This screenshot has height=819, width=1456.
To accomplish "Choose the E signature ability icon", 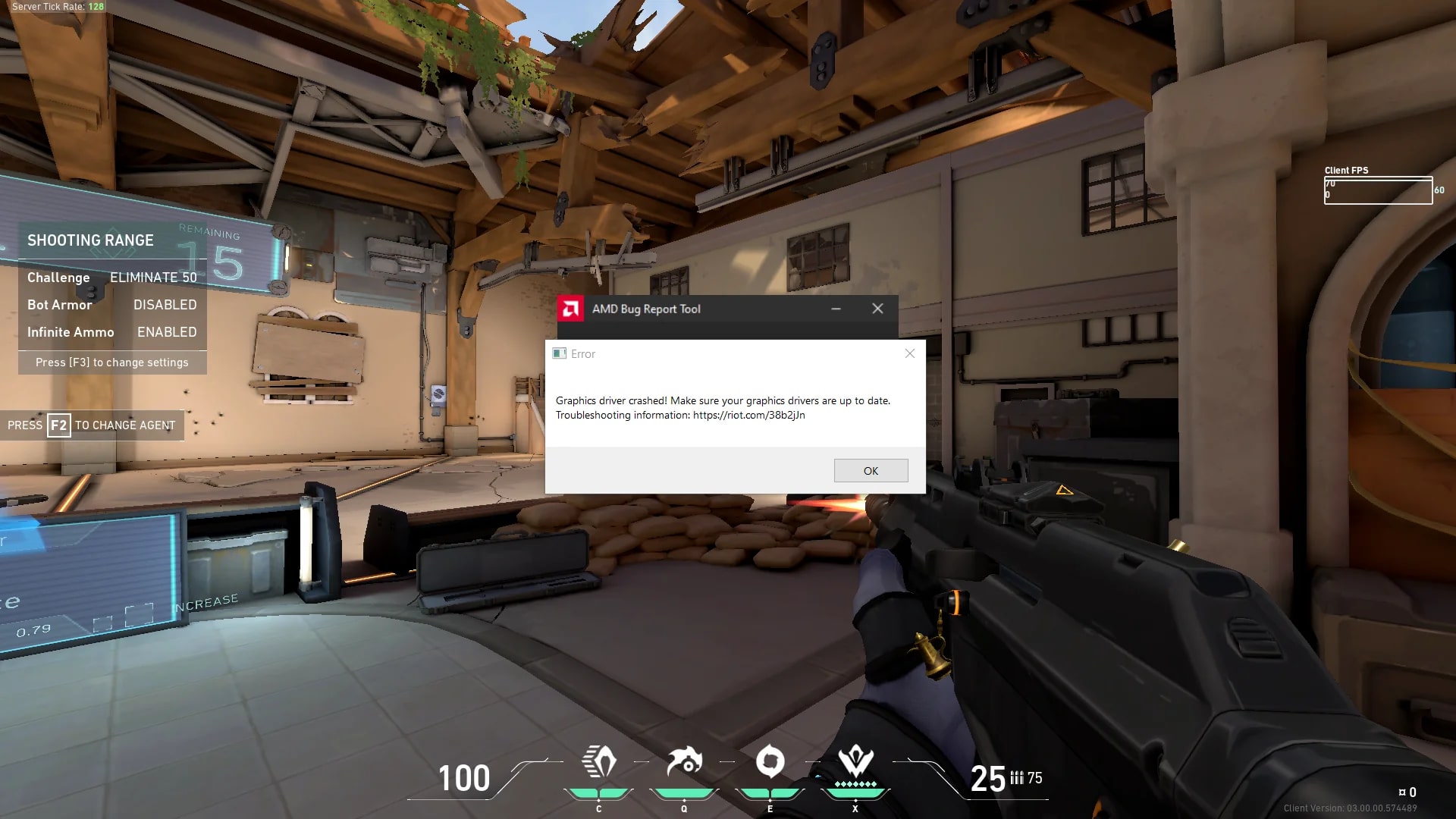I will coord(770,762).
